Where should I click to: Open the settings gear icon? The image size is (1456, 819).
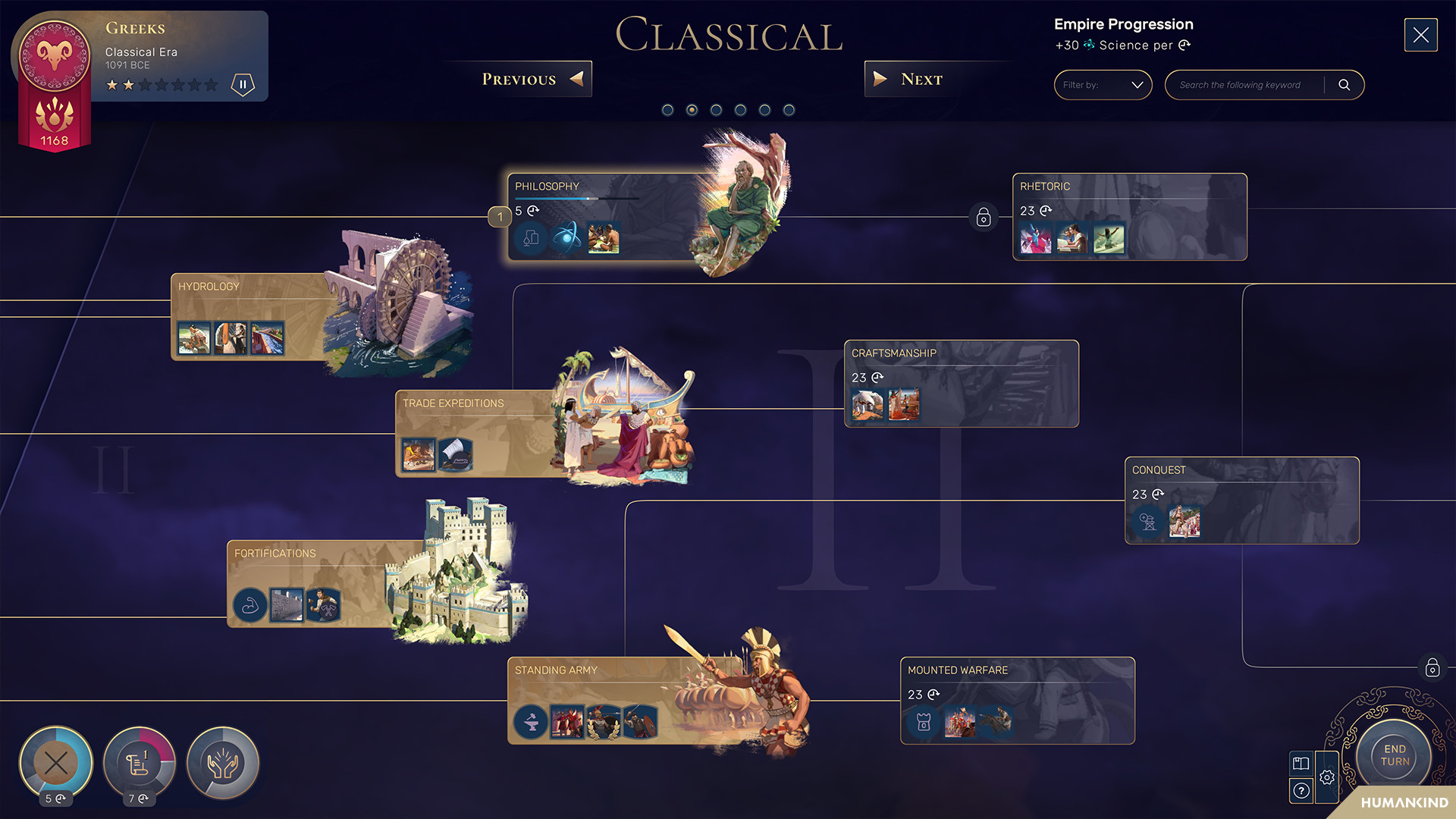(x=1327, y=779)
